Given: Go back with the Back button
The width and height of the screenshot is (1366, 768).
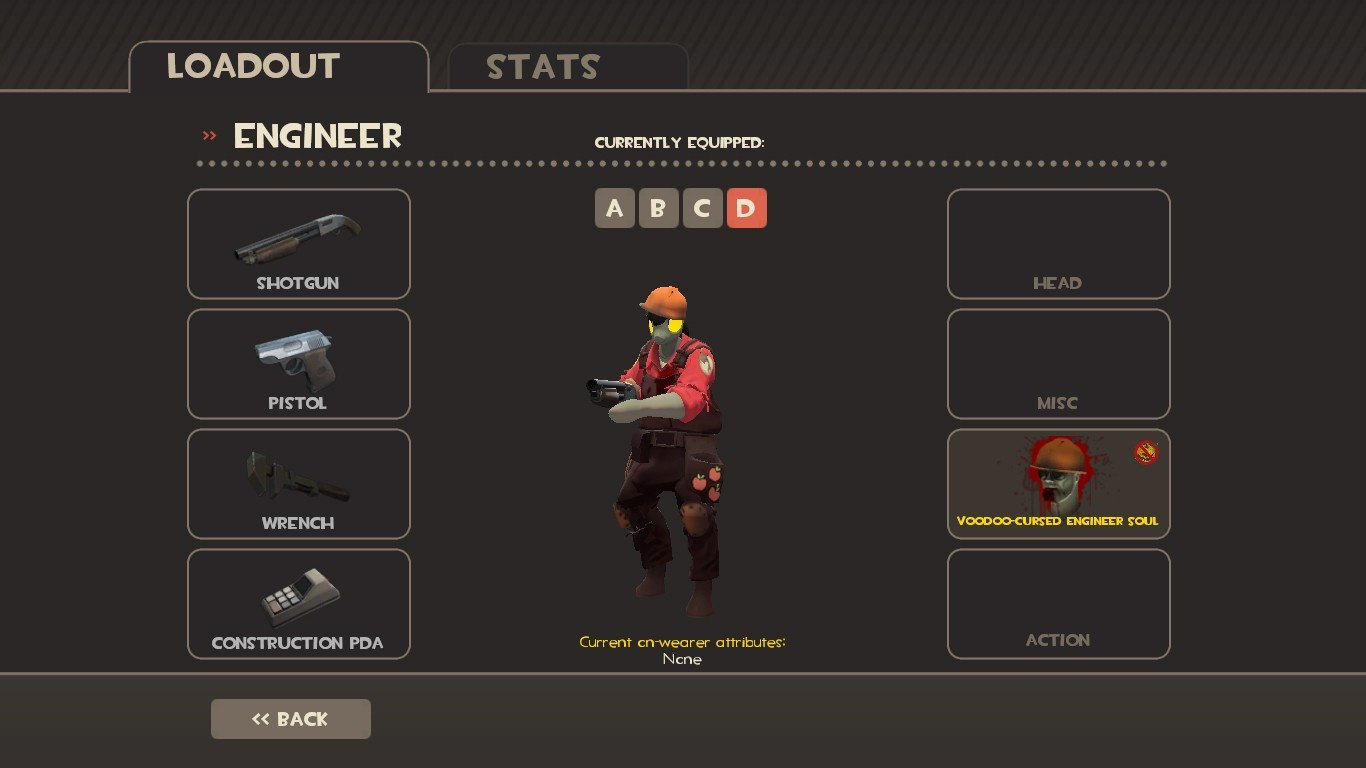Looking at the screenshot, I should click(291, 719).
